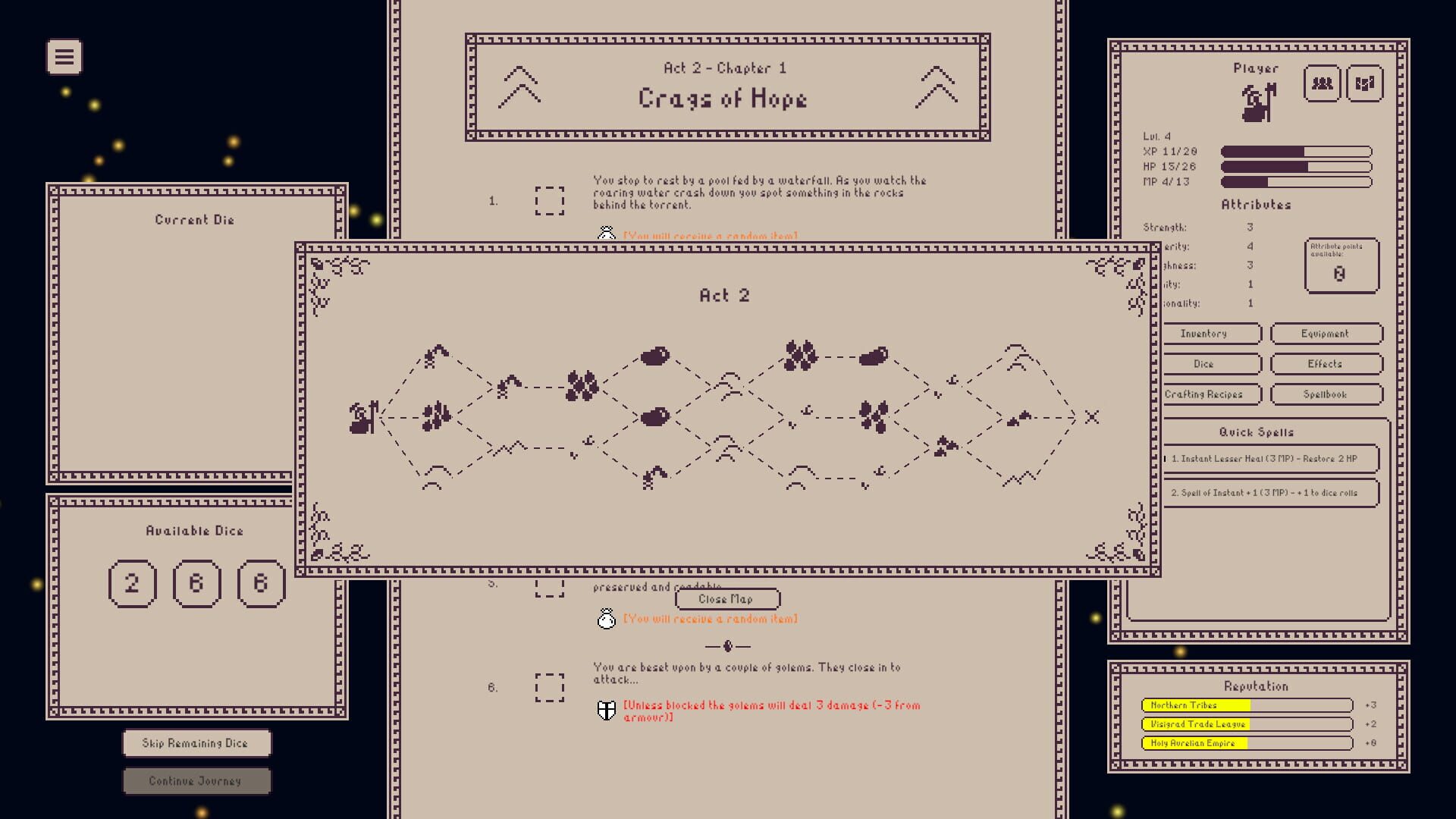Click the dice icon beside the party icon

coord(1365,84)
